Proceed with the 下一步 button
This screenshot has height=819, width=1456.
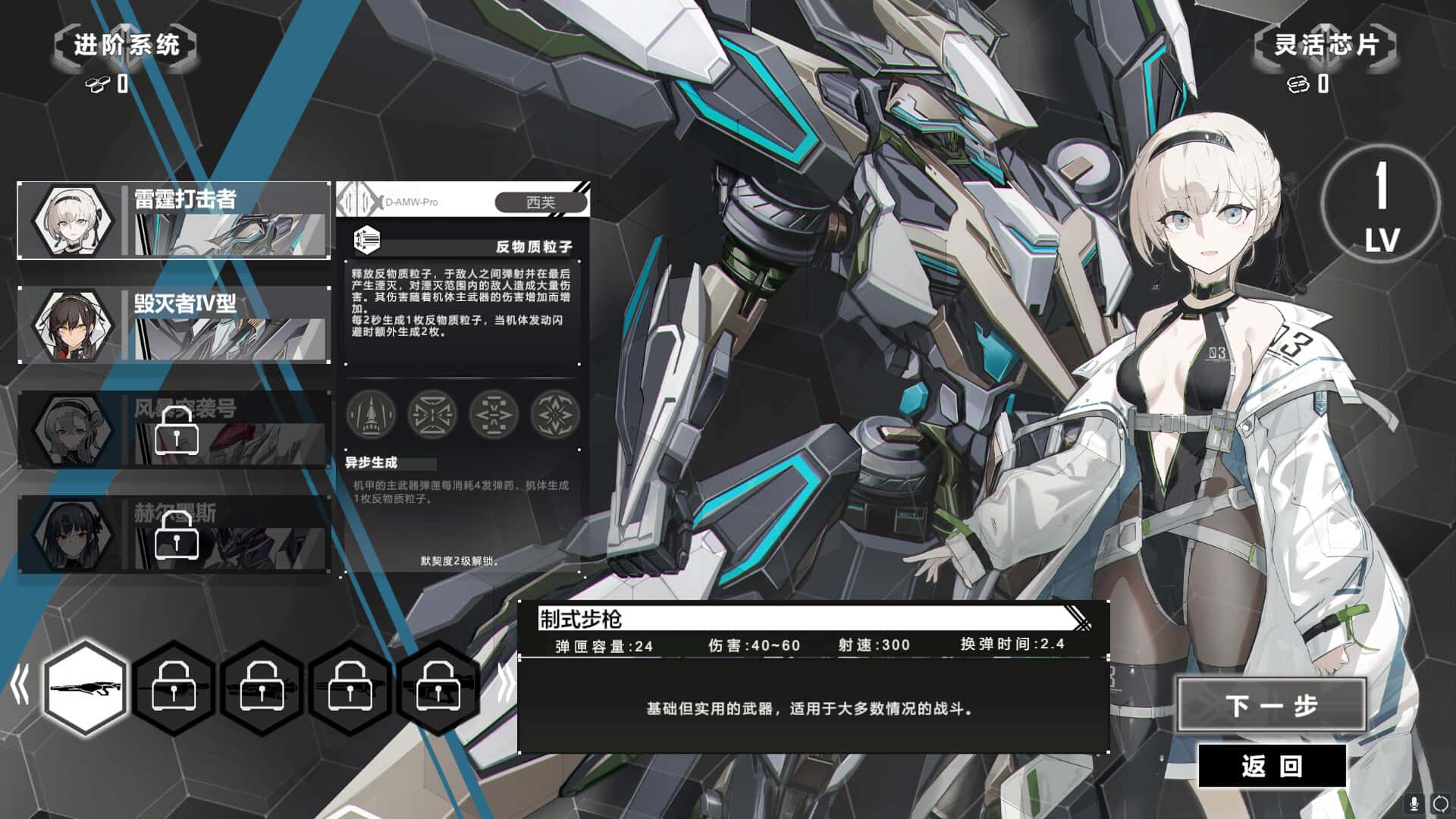[x=1272, y=705]
